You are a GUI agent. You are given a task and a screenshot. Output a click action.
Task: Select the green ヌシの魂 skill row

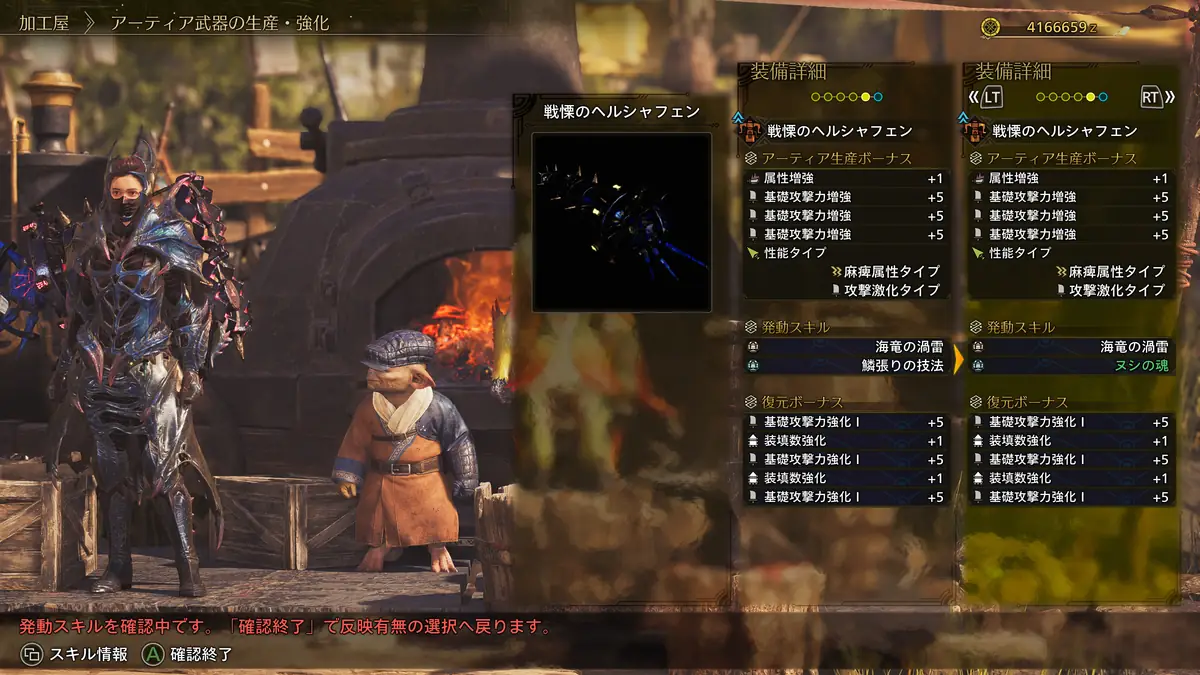point(1071,365)
